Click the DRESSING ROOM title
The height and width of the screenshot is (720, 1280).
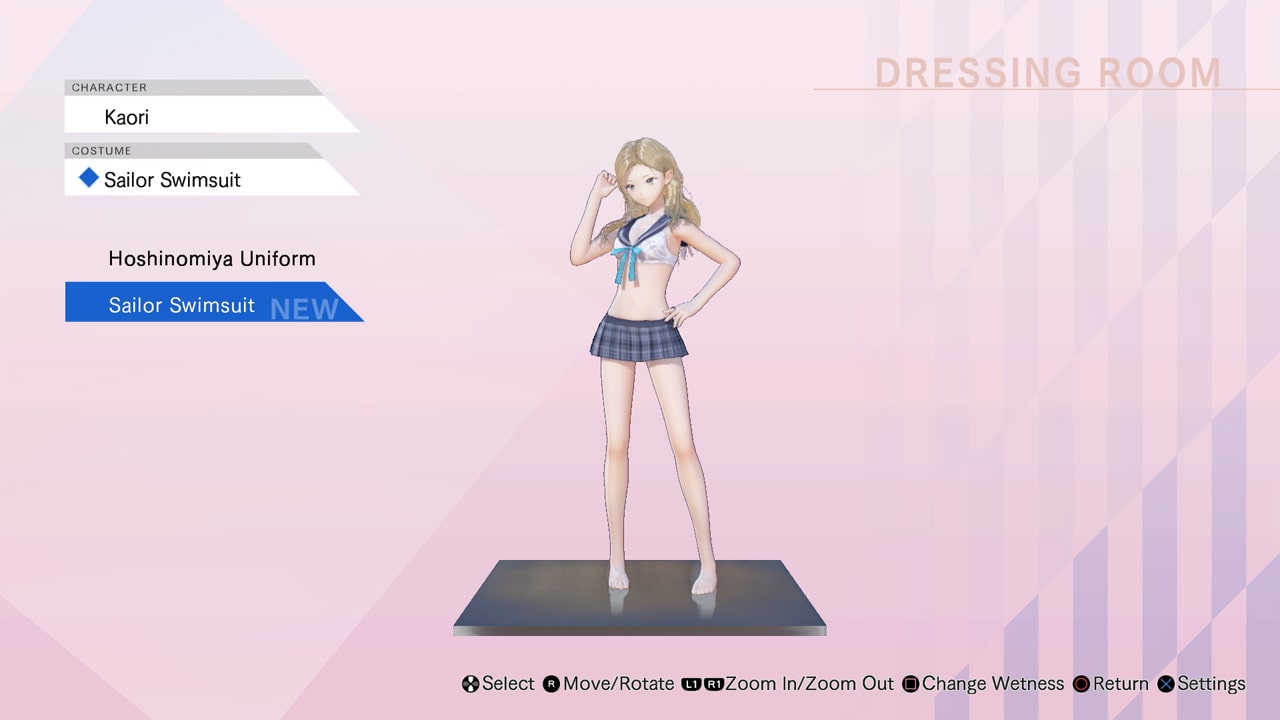click(1048, 72)
